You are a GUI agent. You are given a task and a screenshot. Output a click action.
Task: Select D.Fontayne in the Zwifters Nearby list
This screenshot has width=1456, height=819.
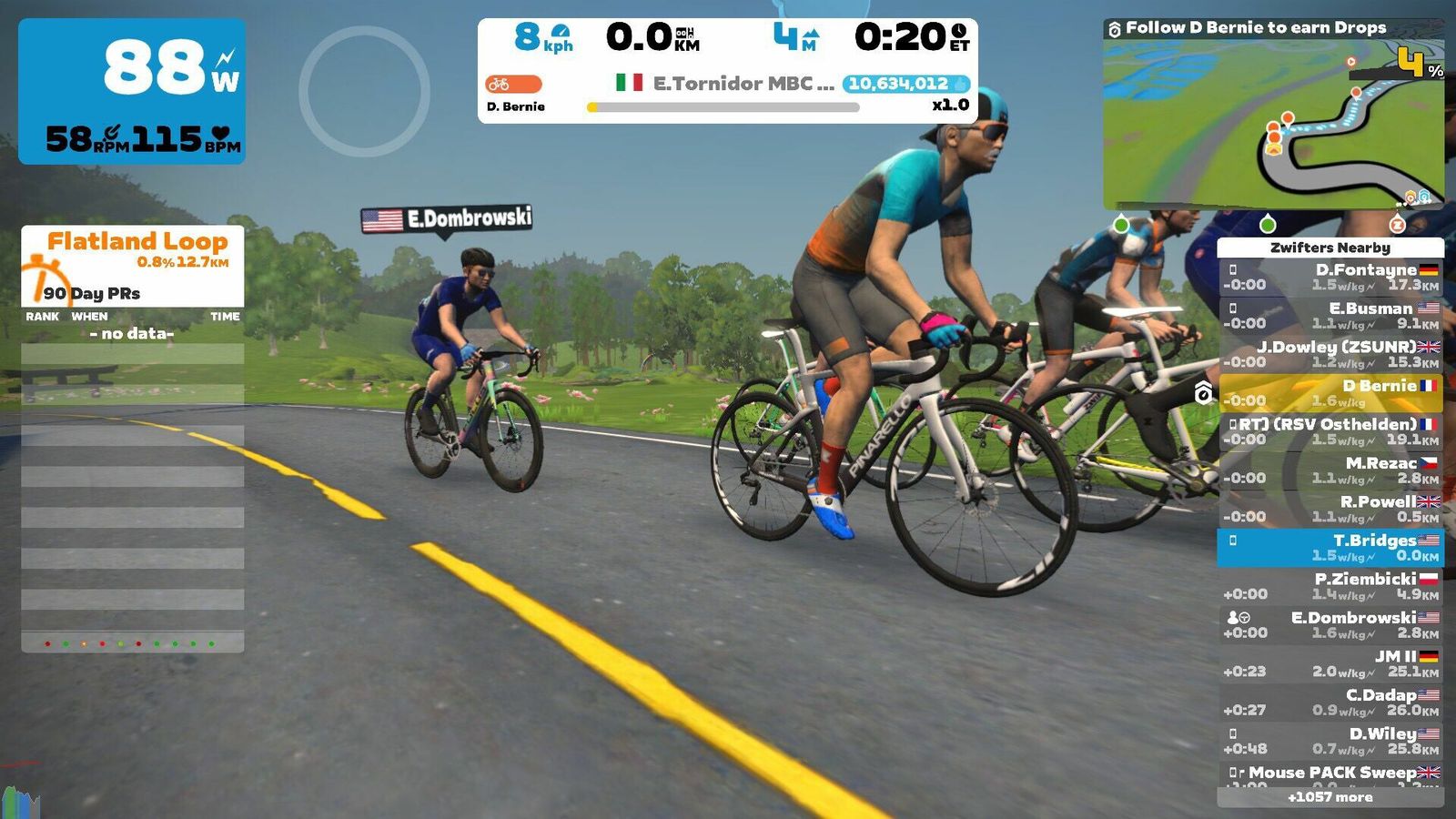coord(1330,277)
